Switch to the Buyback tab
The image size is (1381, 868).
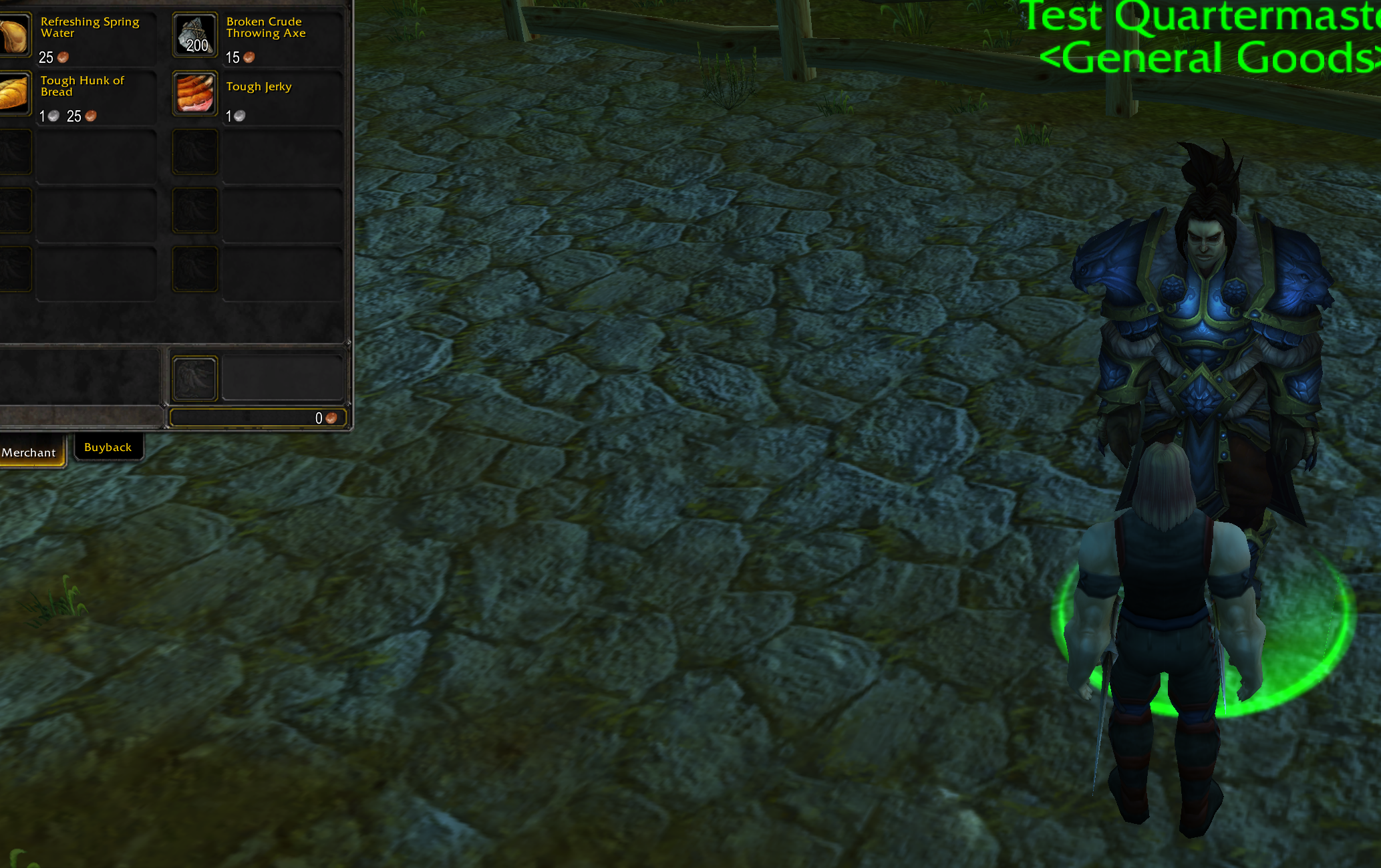click(108, 446)
